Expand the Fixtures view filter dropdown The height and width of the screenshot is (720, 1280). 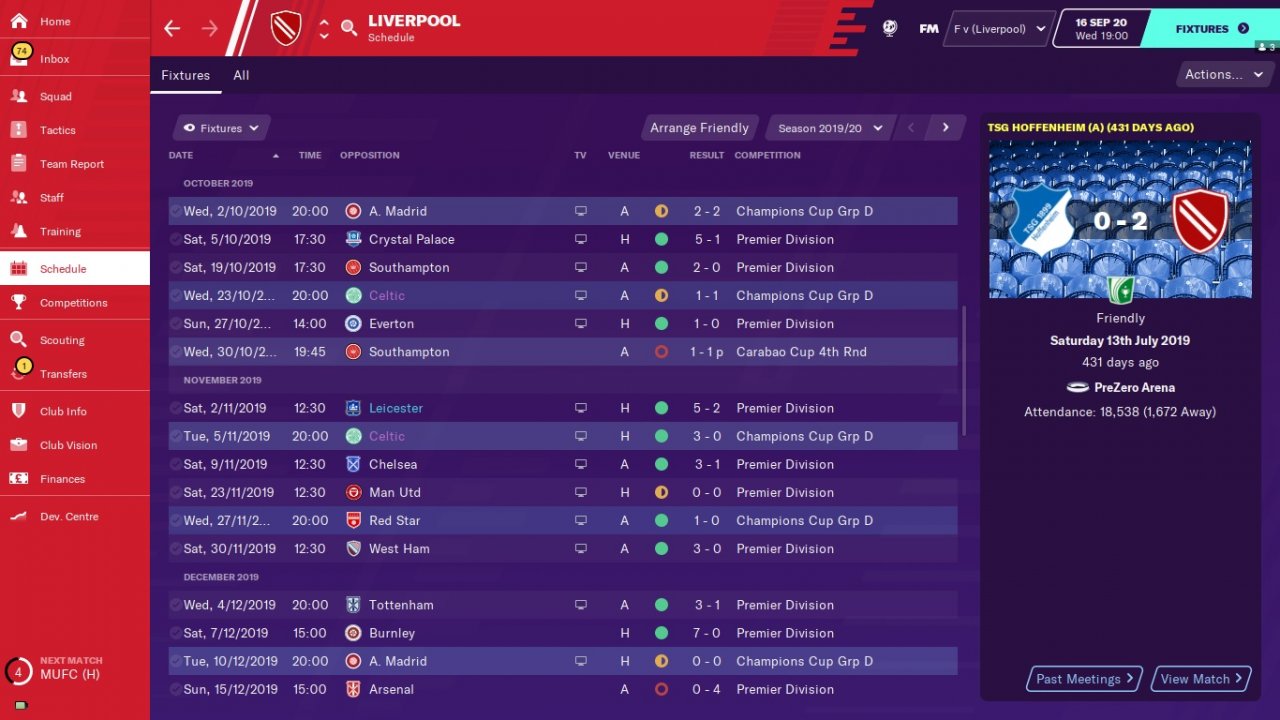221,128
